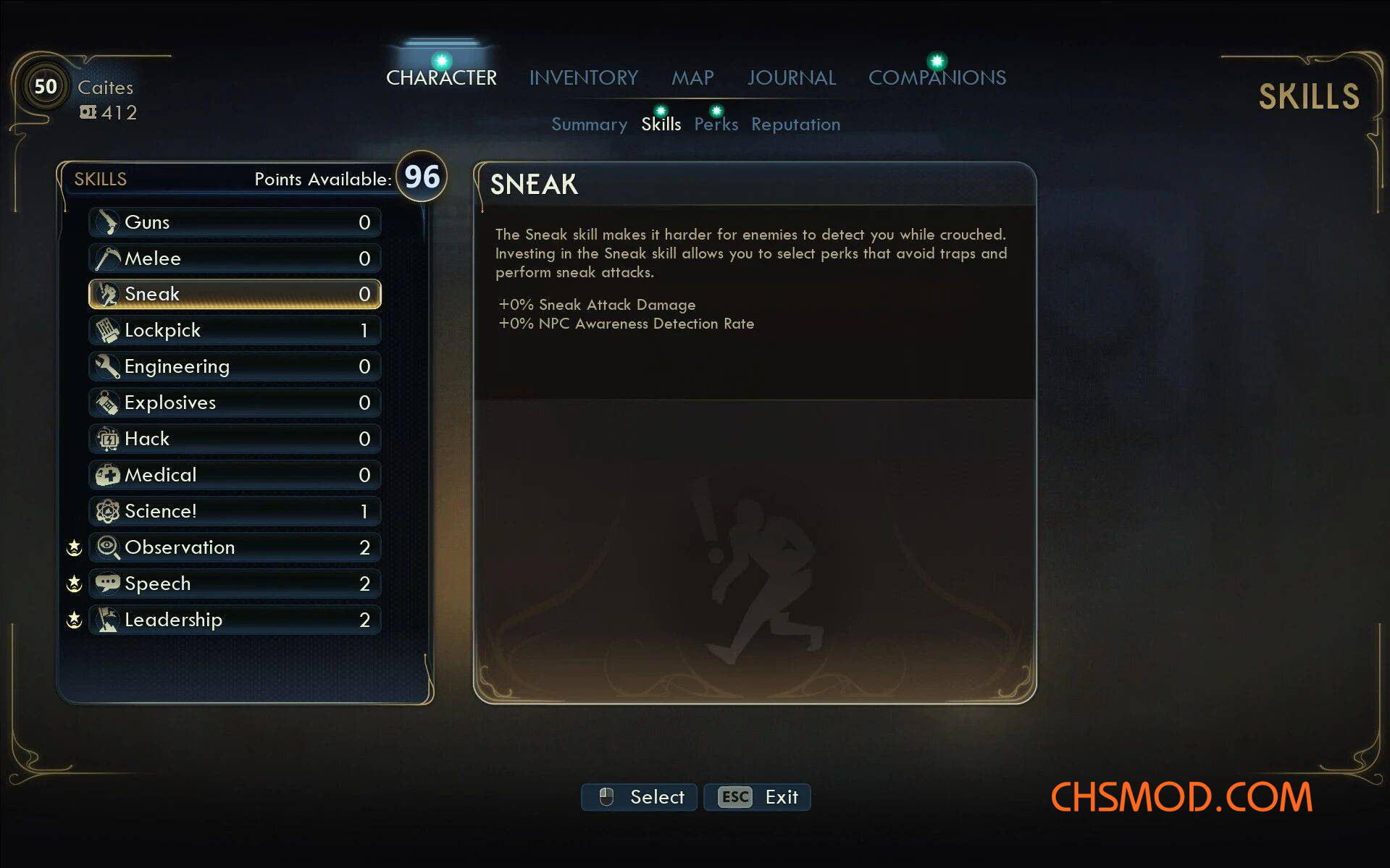Open the Inventory tab

click(x=583, y=77)
